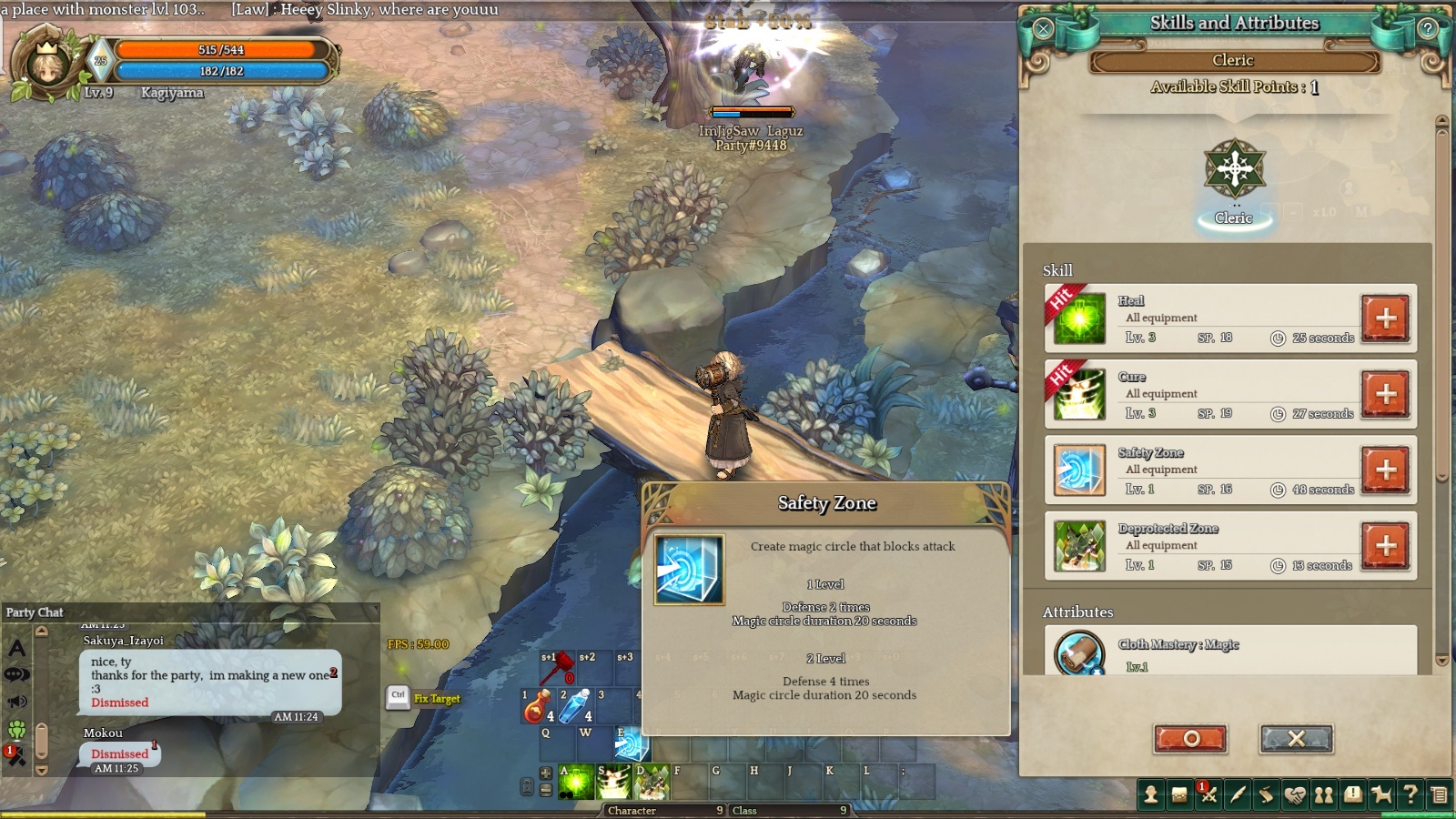
Task: Increase Safety Zone with the plus button
Action: [1385, 470]
